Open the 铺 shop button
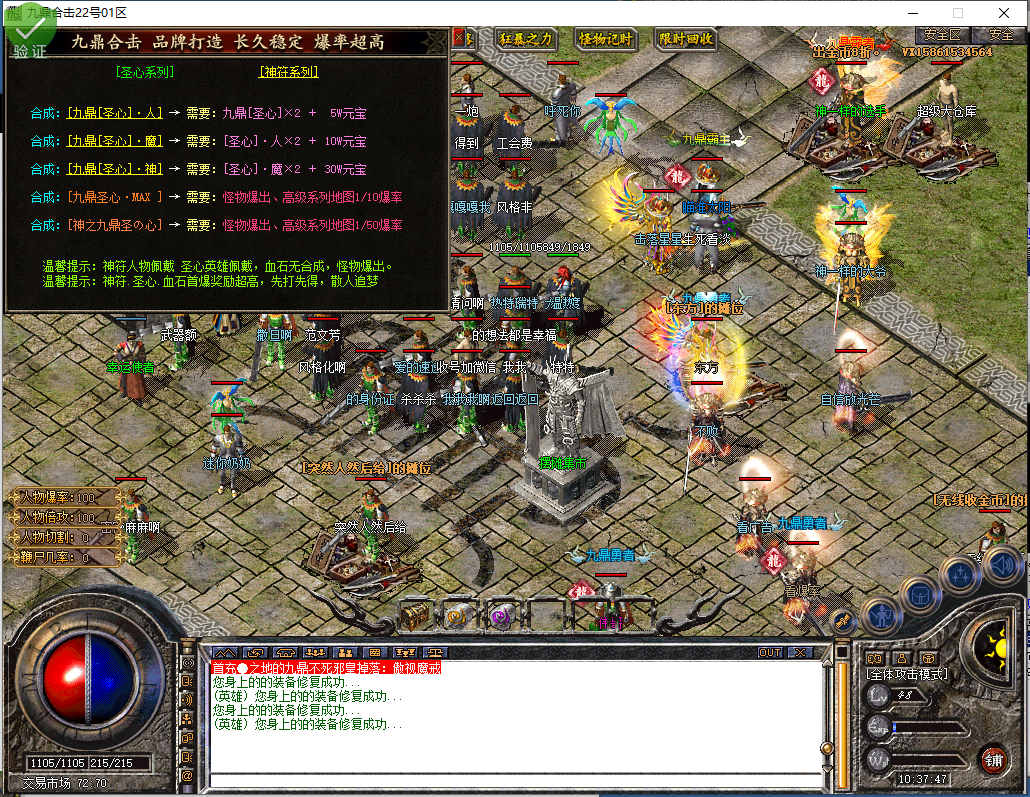 pos(993,758)
